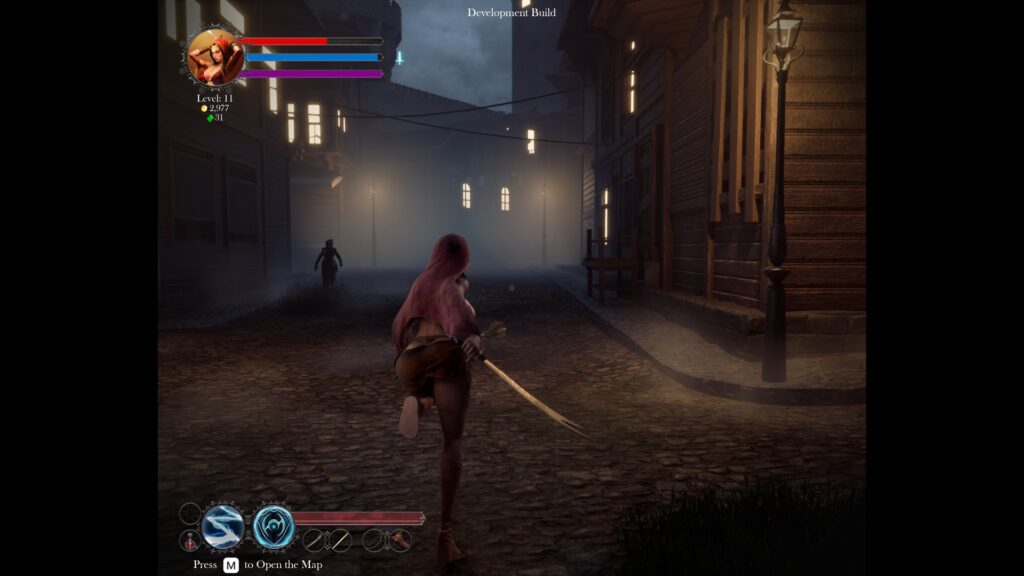Viewport: 1024px width, 576px height.
Task: Activate the lightning bolt ability
Action: [222, 527]
